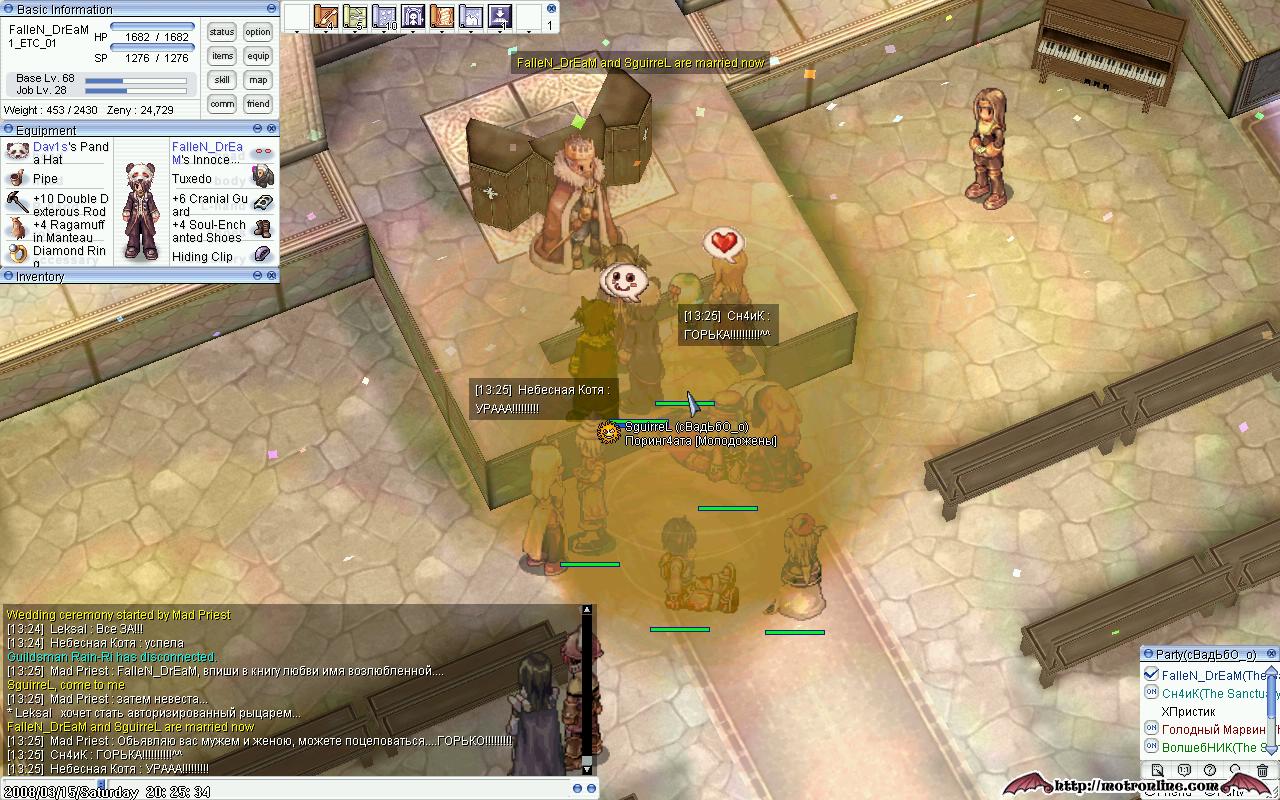Close the Party window

(x=1272, y=654)
